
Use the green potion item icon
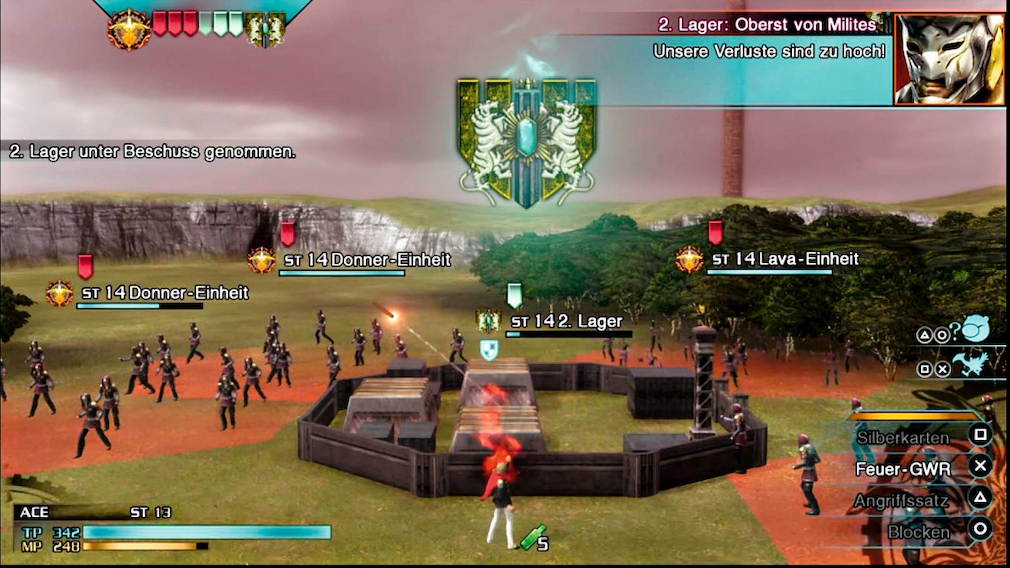(x=531, y=538)
